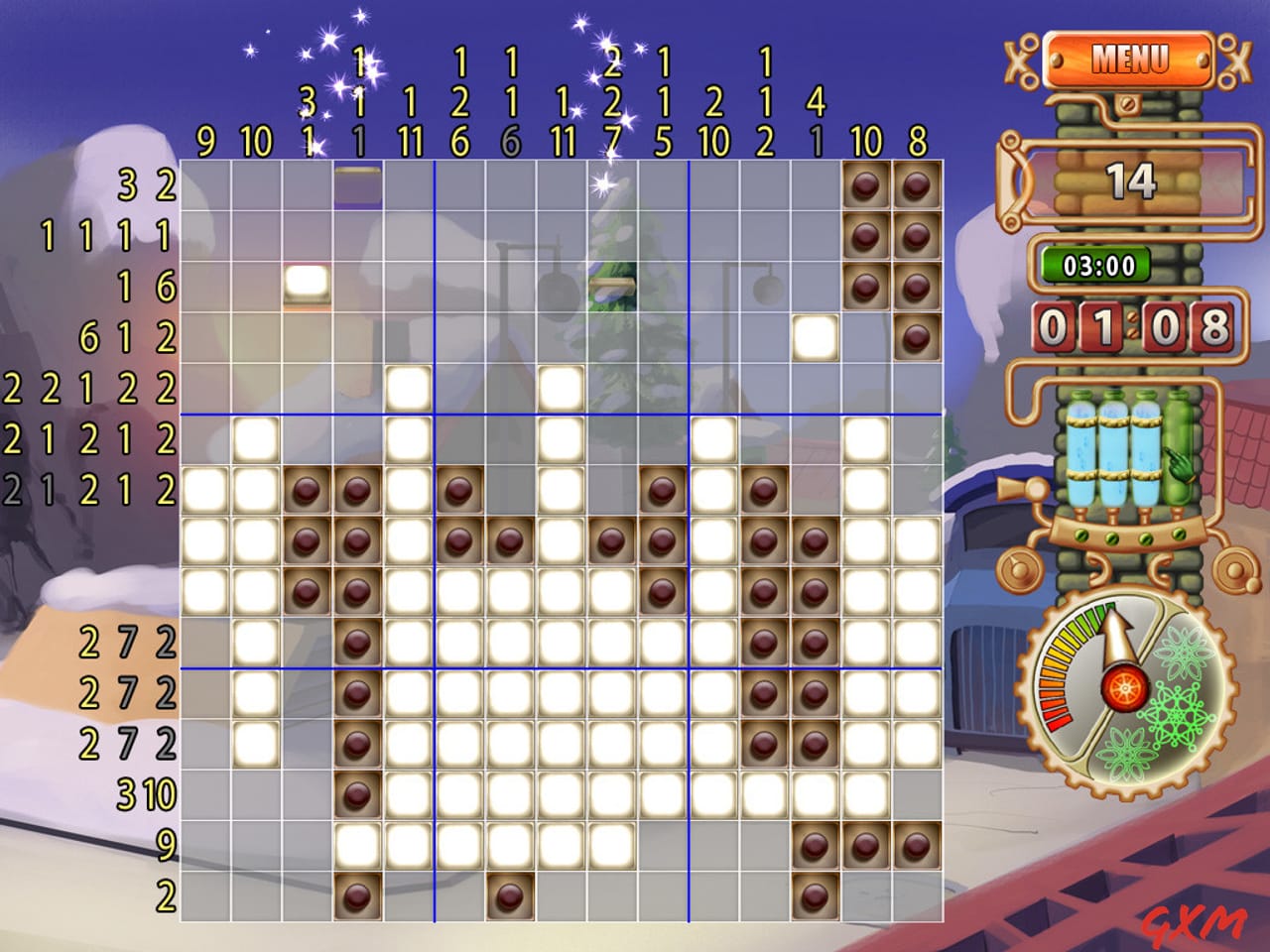
Task: Click the 14 remaining tiles counter
Action: (x=1131, y=181)
